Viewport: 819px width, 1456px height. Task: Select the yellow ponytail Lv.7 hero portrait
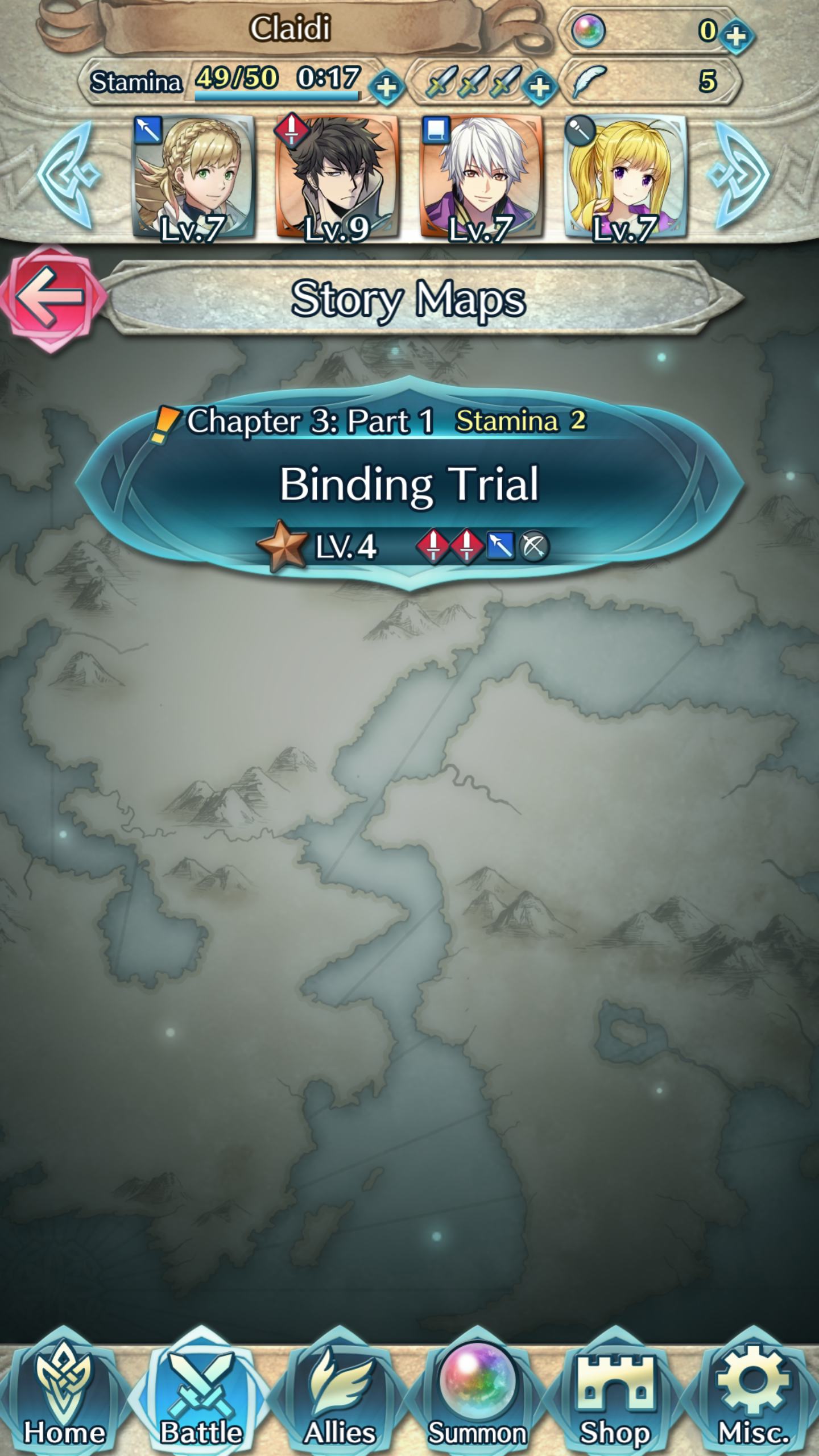(x=626, y=173)
